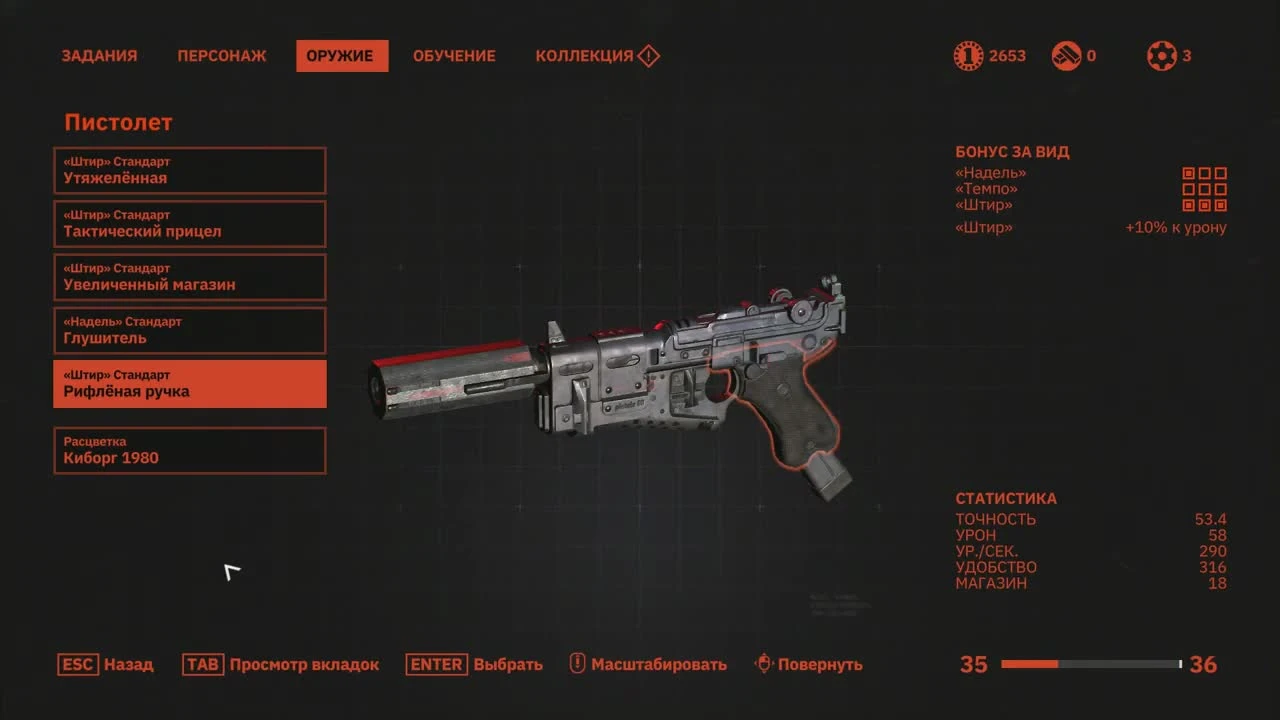Click the gold coin currency icon
Screen dimensions: 1280x720
coord(966,55)
